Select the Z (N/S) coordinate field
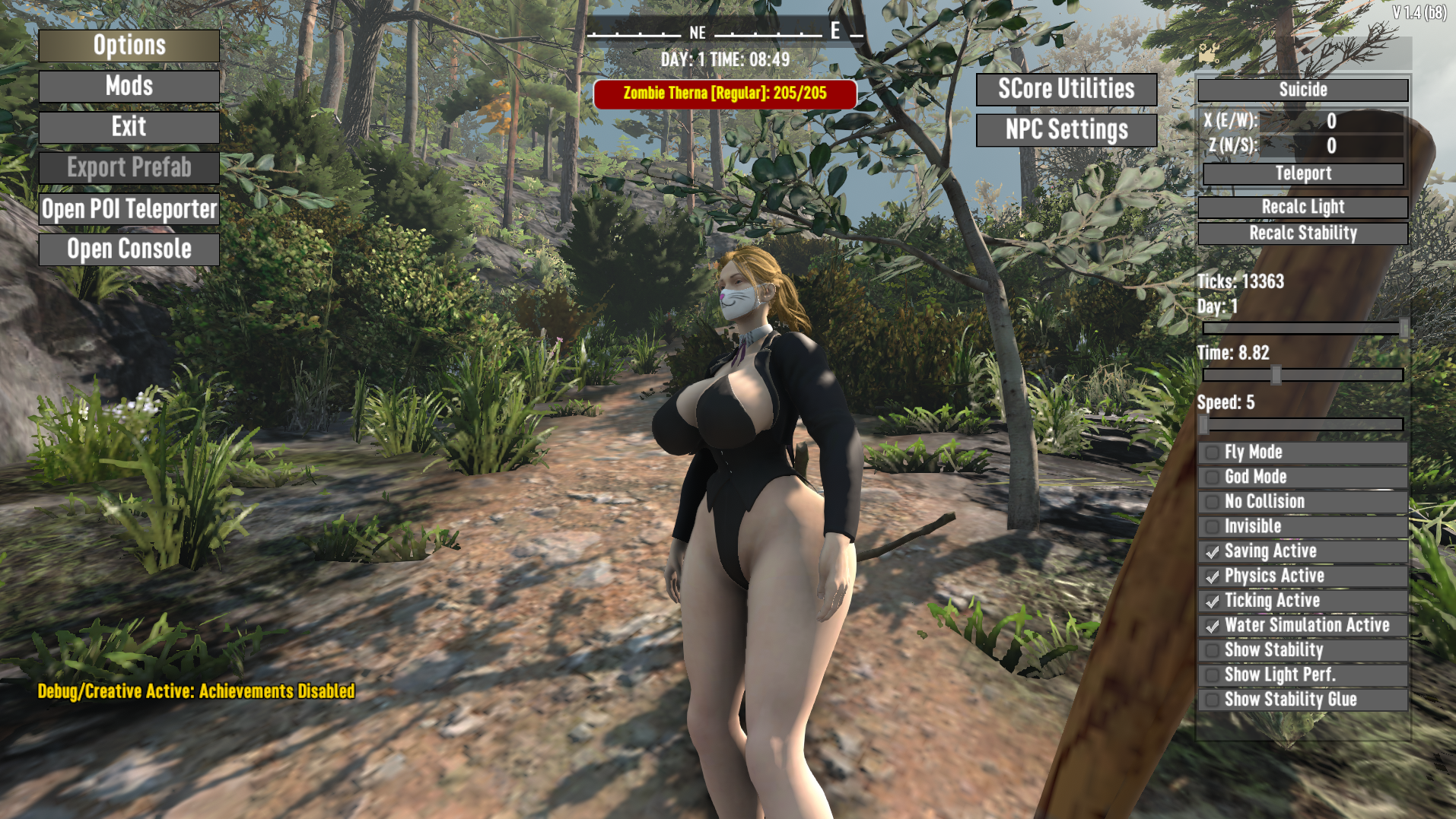This screenshot has height=819, width=1456. coord(1330,145)
